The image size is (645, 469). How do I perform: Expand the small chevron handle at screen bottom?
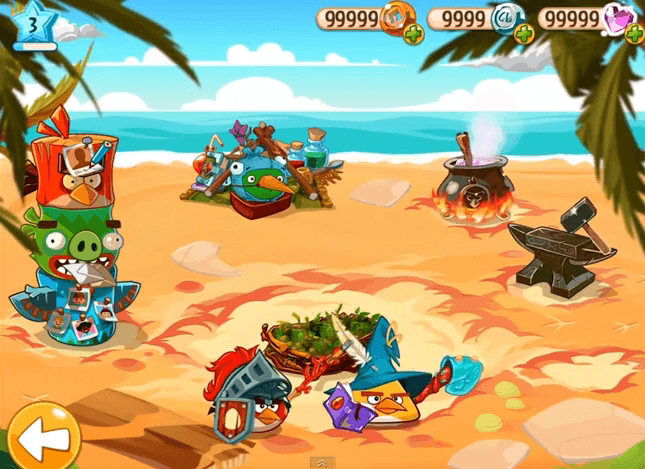point(320,462)
